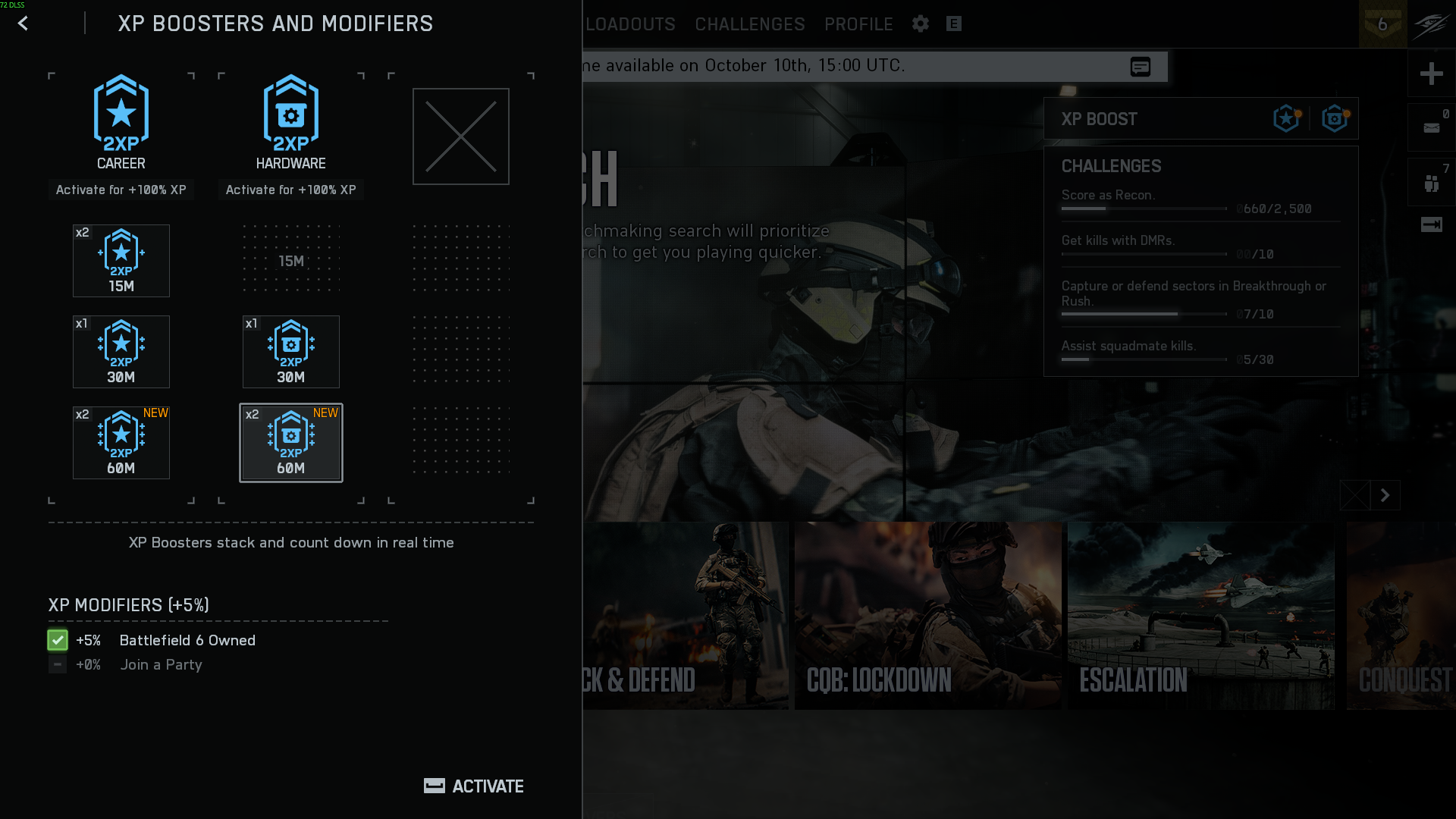Pick the 60M Career 2XP booster
The height and width of the screenshot is (819, 1456).
coord(121,443)
